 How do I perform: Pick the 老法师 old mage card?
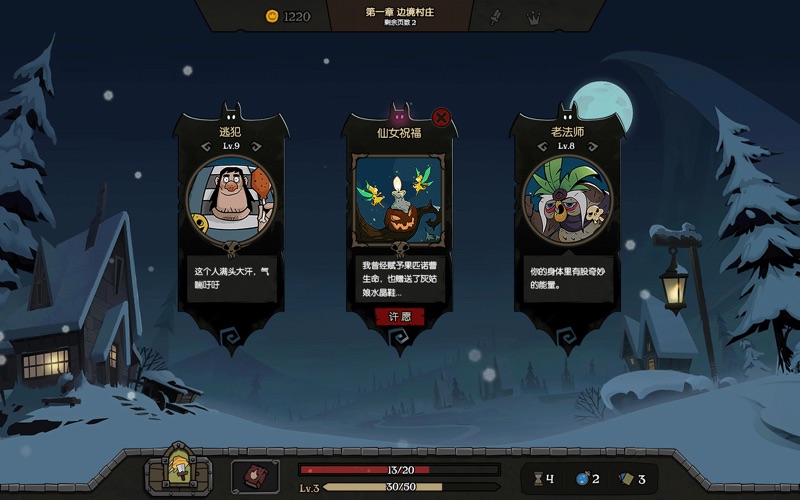566,200
